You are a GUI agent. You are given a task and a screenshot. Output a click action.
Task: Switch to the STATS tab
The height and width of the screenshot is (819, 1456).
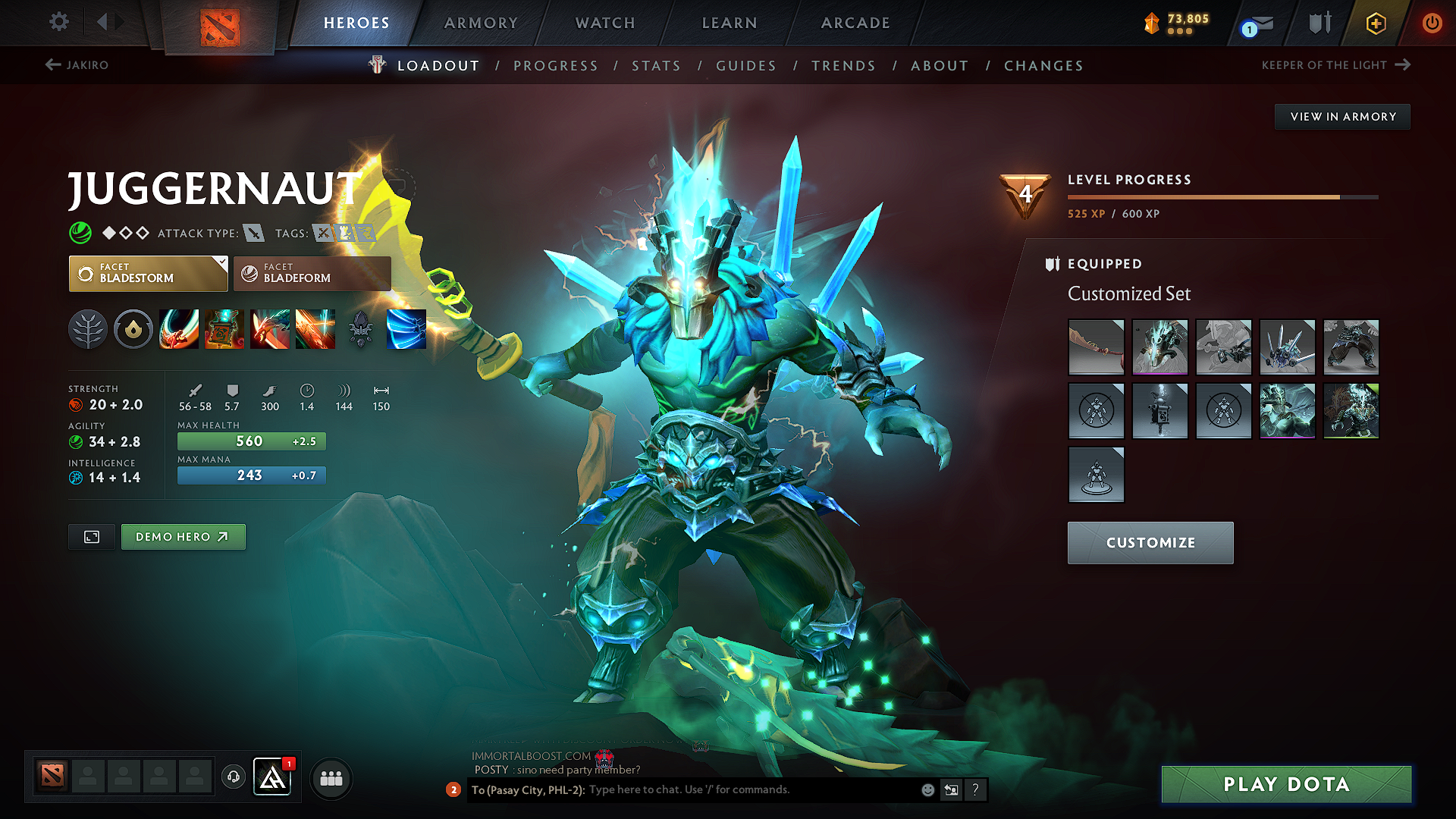coord(656,66)
